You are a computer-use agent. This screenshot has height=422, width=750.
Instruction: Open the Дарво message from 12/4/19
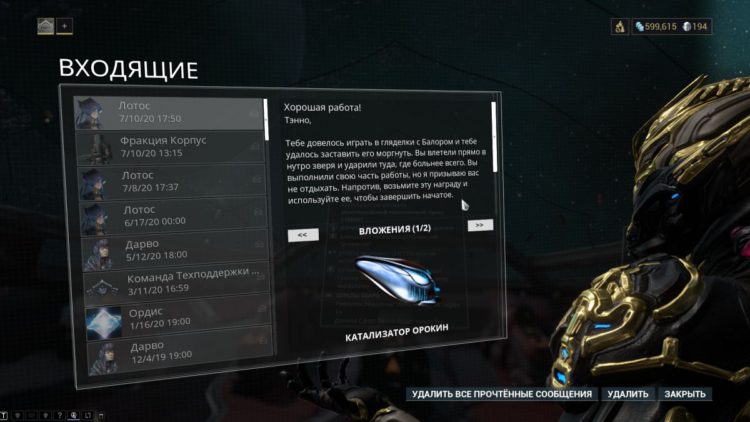[168, 352]
